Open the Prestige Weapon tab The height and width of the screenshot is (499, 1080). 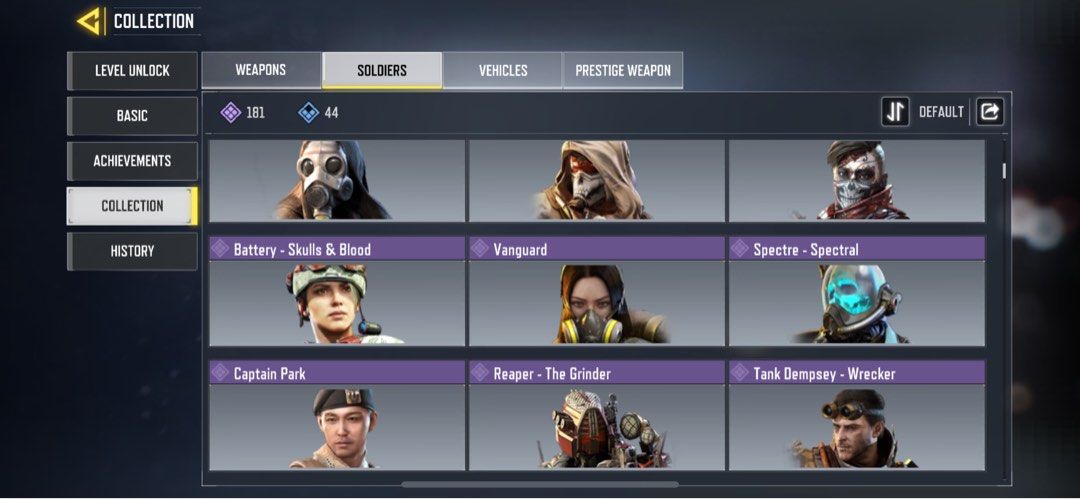[623, 70]
